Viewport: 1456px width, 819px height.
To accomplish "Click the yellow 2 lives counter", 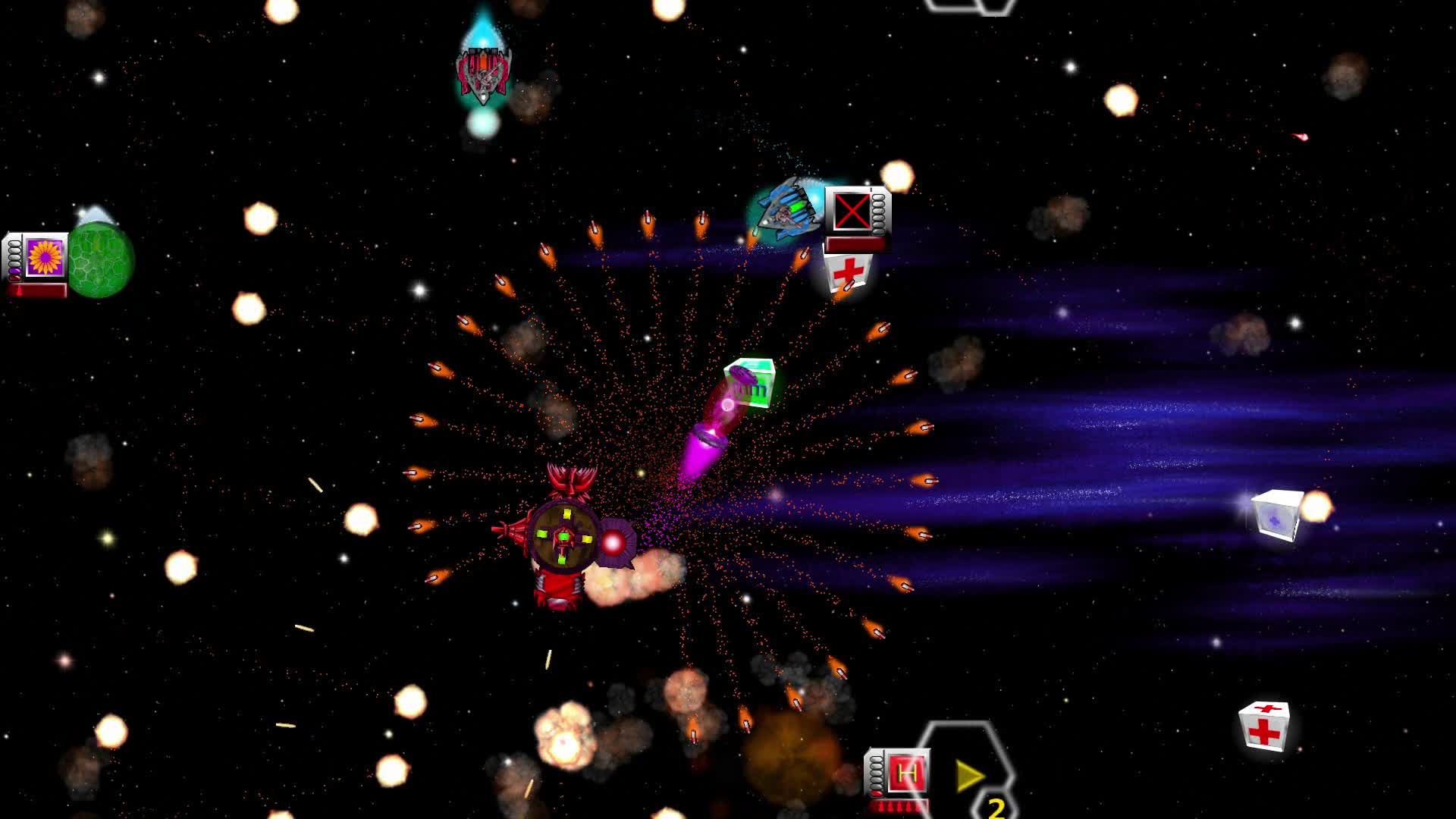I will [x=996, y=808].
